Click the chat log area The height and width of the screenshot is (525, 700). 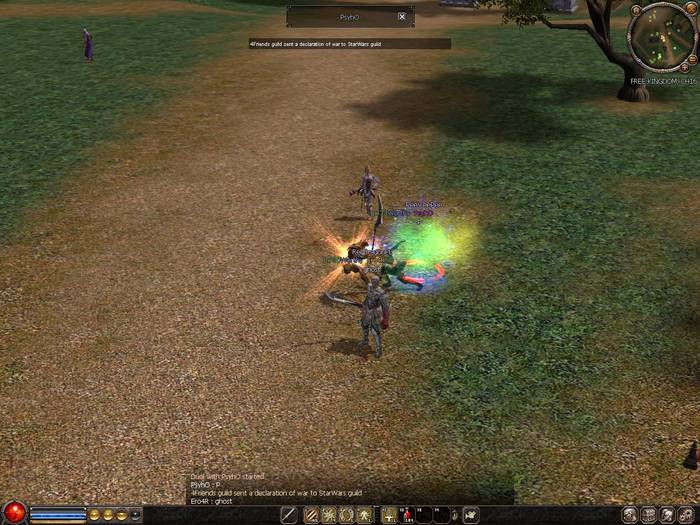tap(300, 489)
